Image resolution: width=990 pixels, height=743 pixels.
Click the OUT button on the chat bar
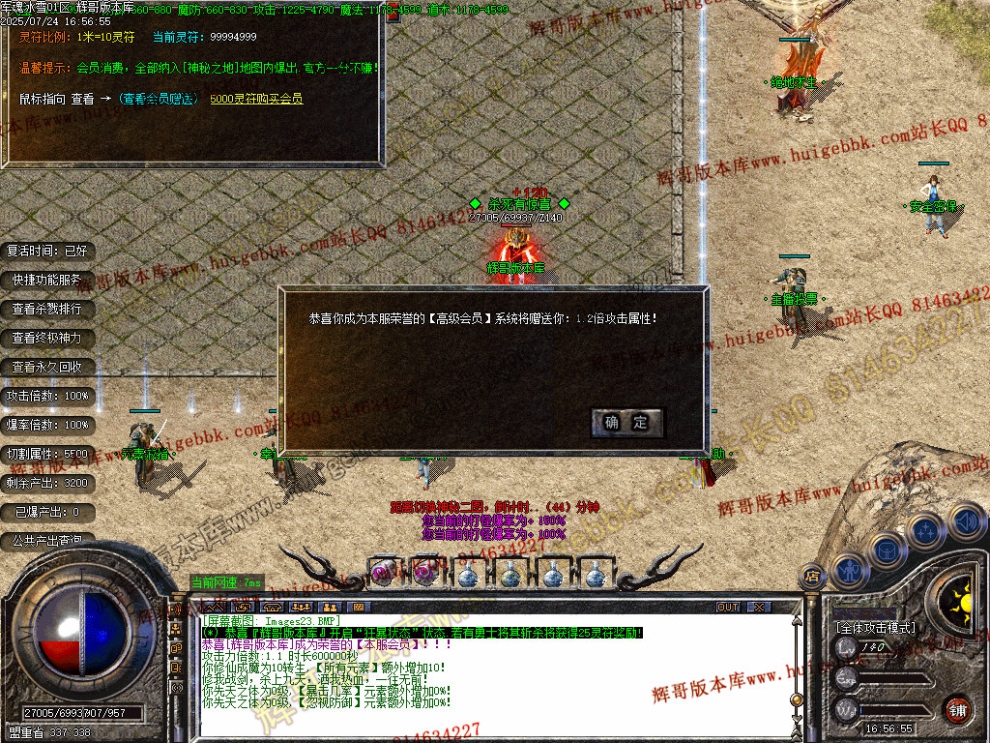pos(728,607)
